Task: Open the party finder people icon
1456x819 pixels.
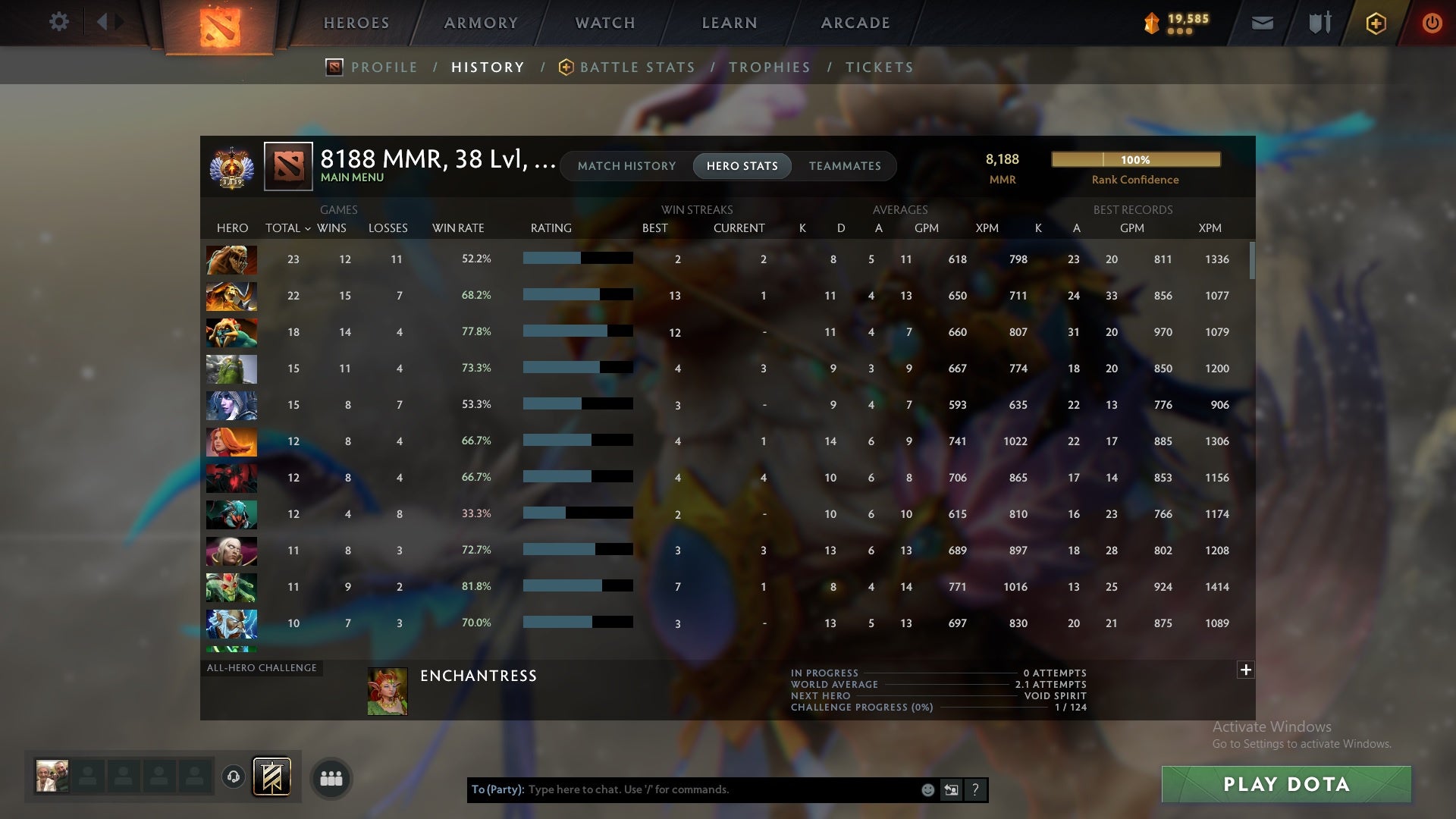Action: tap(331, 777)
